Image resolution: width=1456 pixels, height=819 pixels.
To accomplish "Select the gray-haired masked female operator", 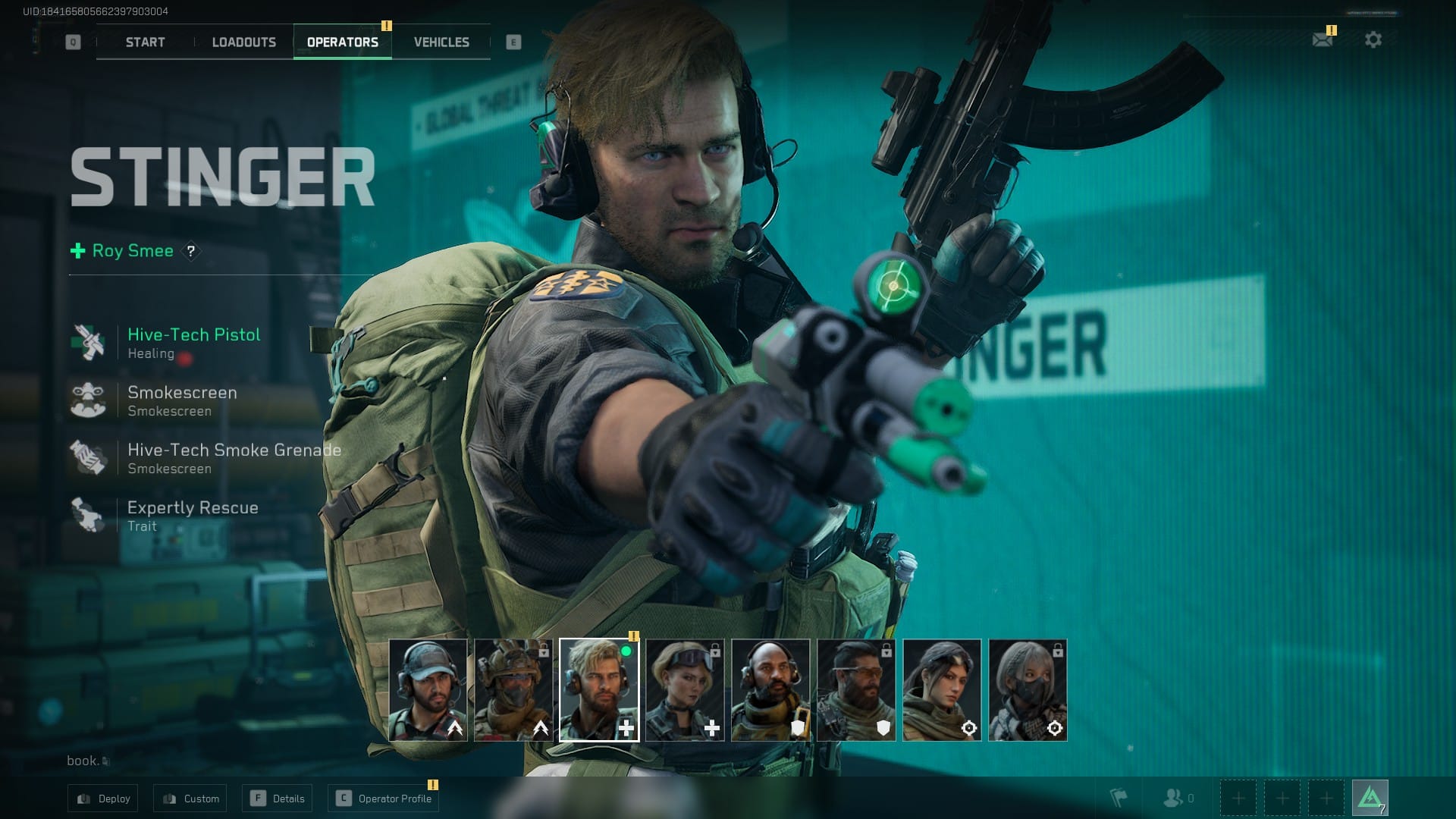I will [x=1028, y=690].
